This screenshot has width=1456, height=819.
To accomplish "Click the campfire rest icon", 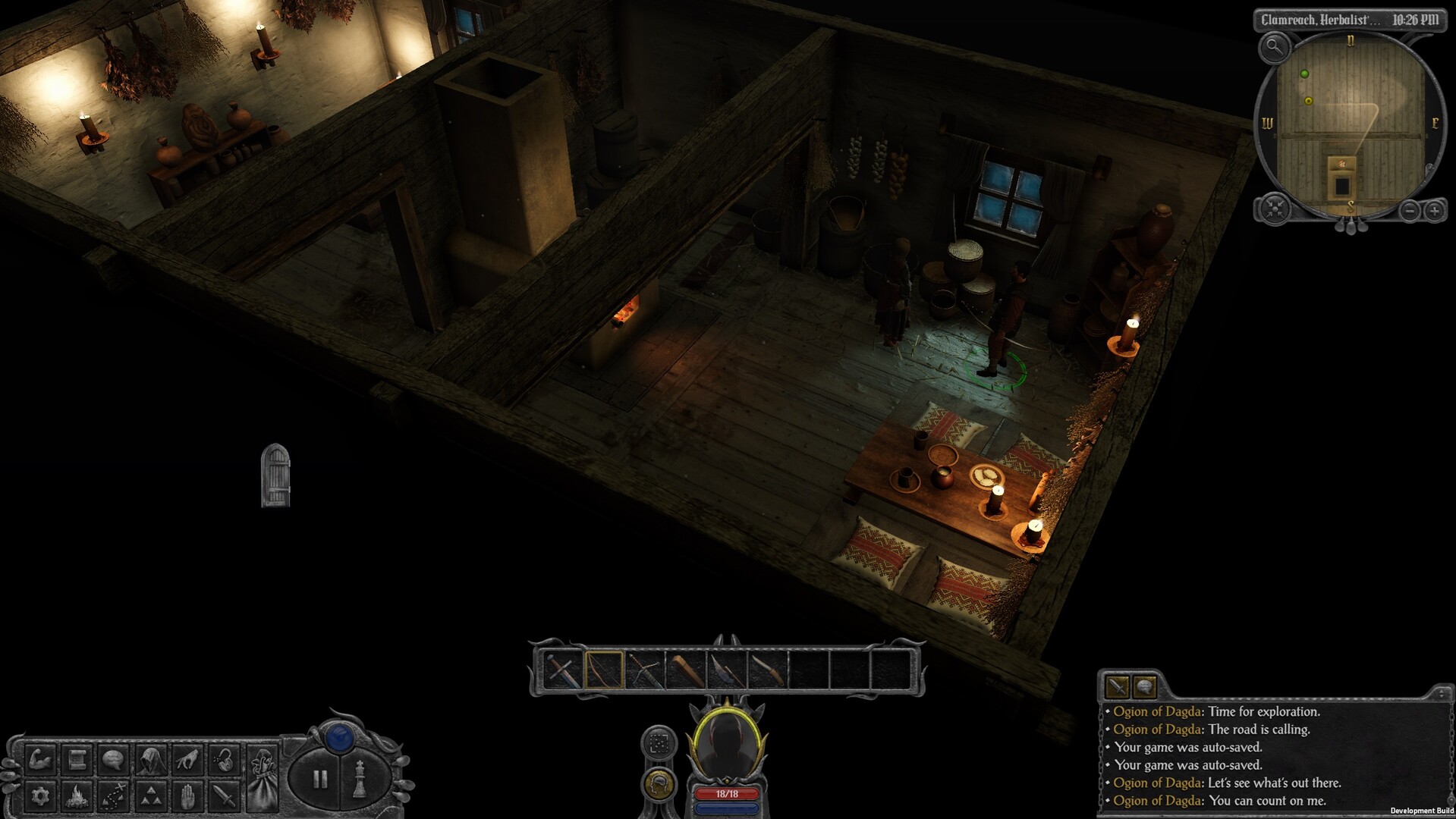I will click(x=77, y=795).
